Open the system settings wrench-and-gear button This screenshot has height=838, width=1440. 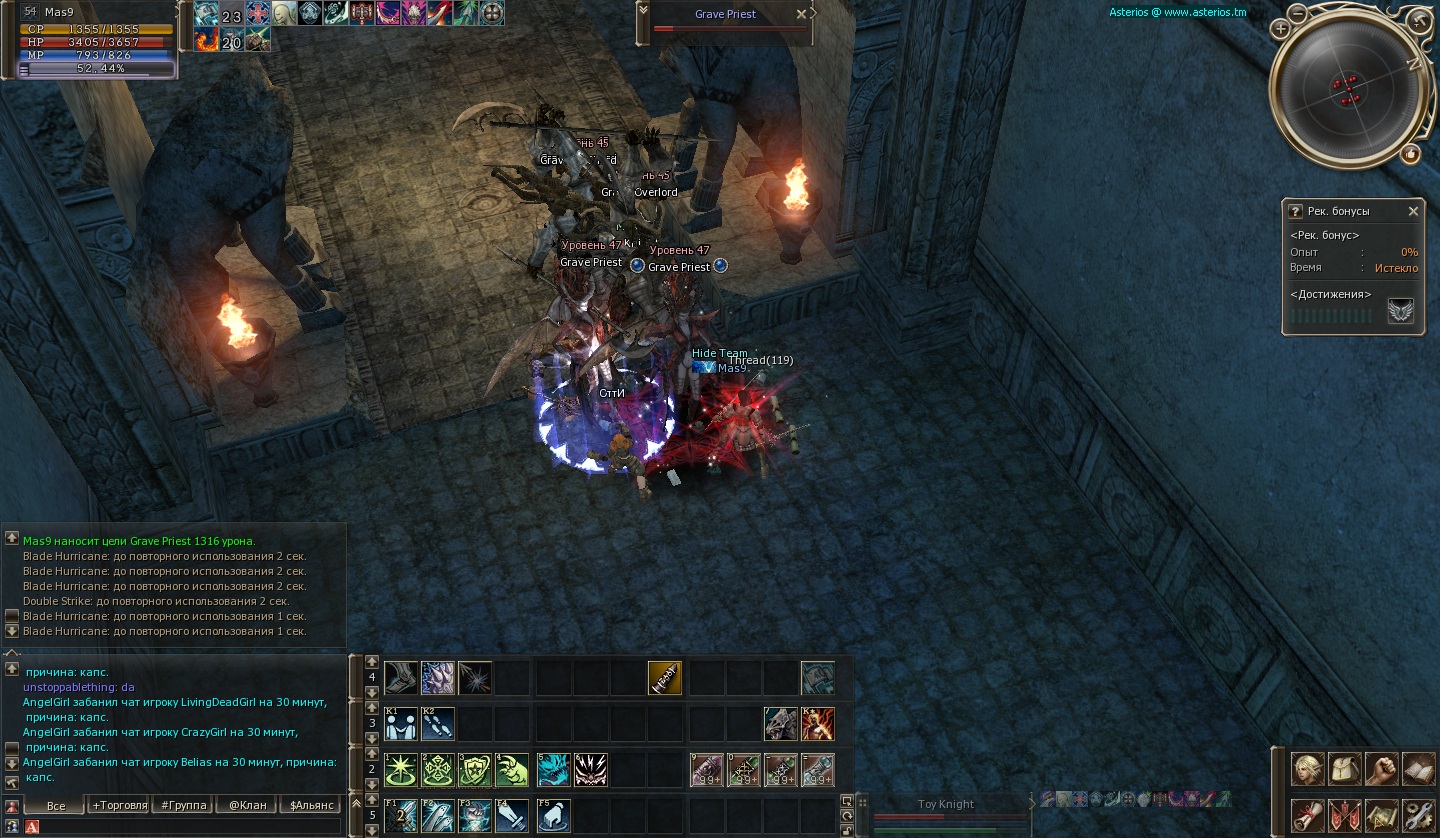tap(1418, 814)
